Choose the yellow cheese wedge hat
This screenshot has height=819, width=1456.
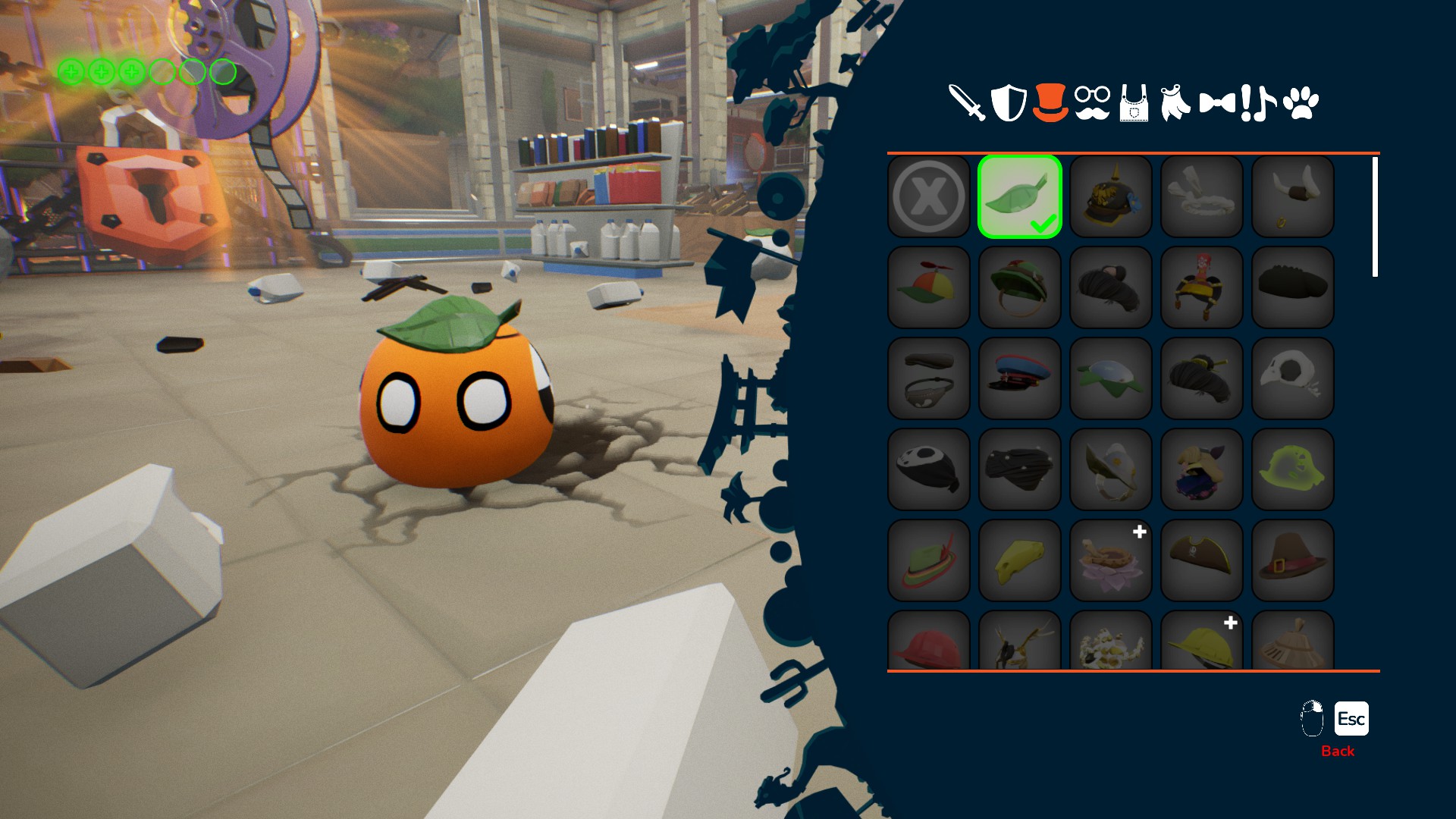pyautogui.click(x=1020, y=560)
